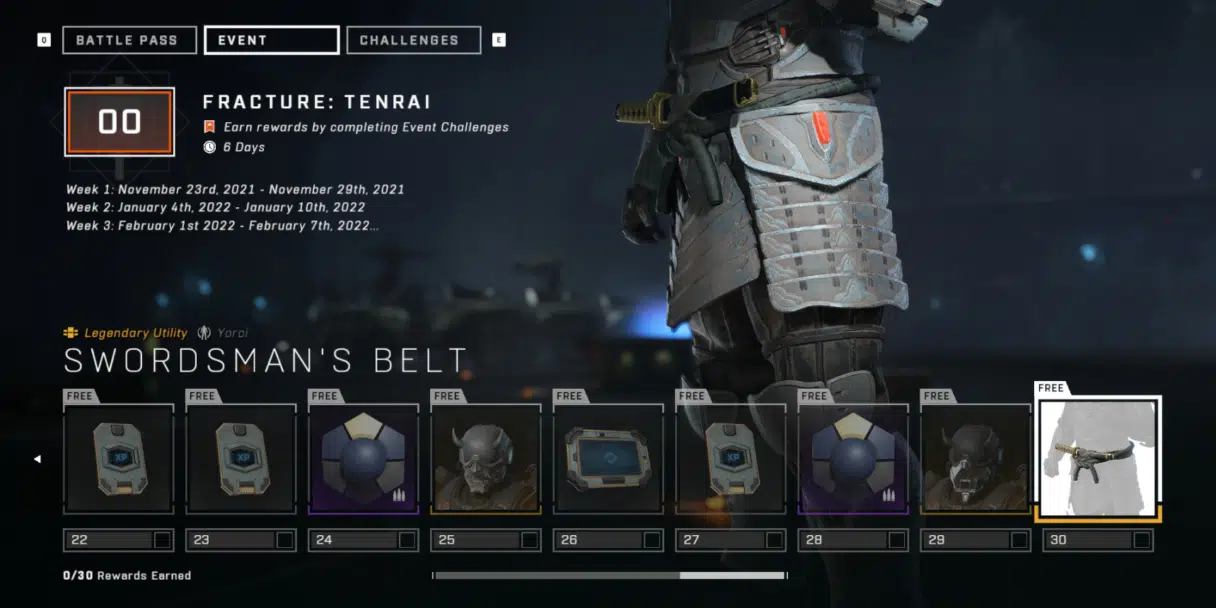Pick the tier 26 reward tile

click(608, 459)
